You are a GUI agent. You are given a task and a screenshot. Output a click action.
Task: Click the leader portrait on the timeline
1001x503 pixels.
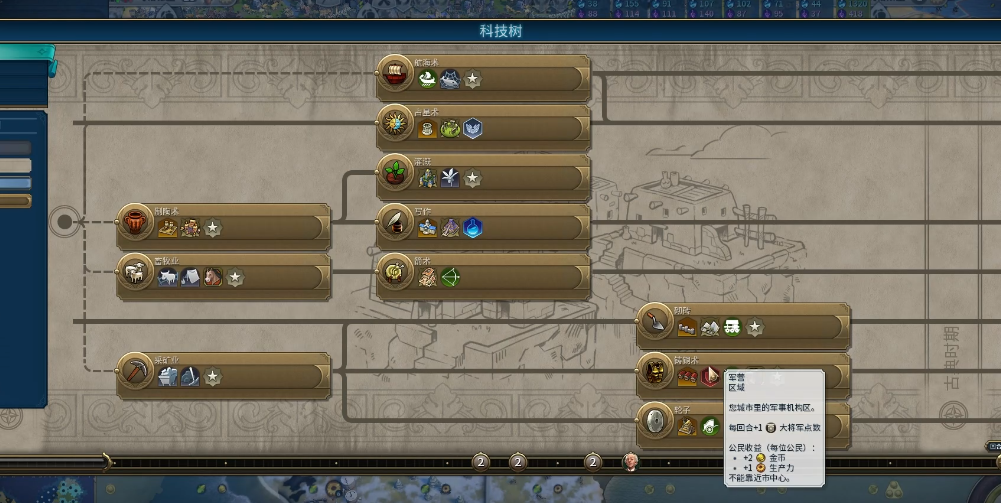(x=631, y=461)
